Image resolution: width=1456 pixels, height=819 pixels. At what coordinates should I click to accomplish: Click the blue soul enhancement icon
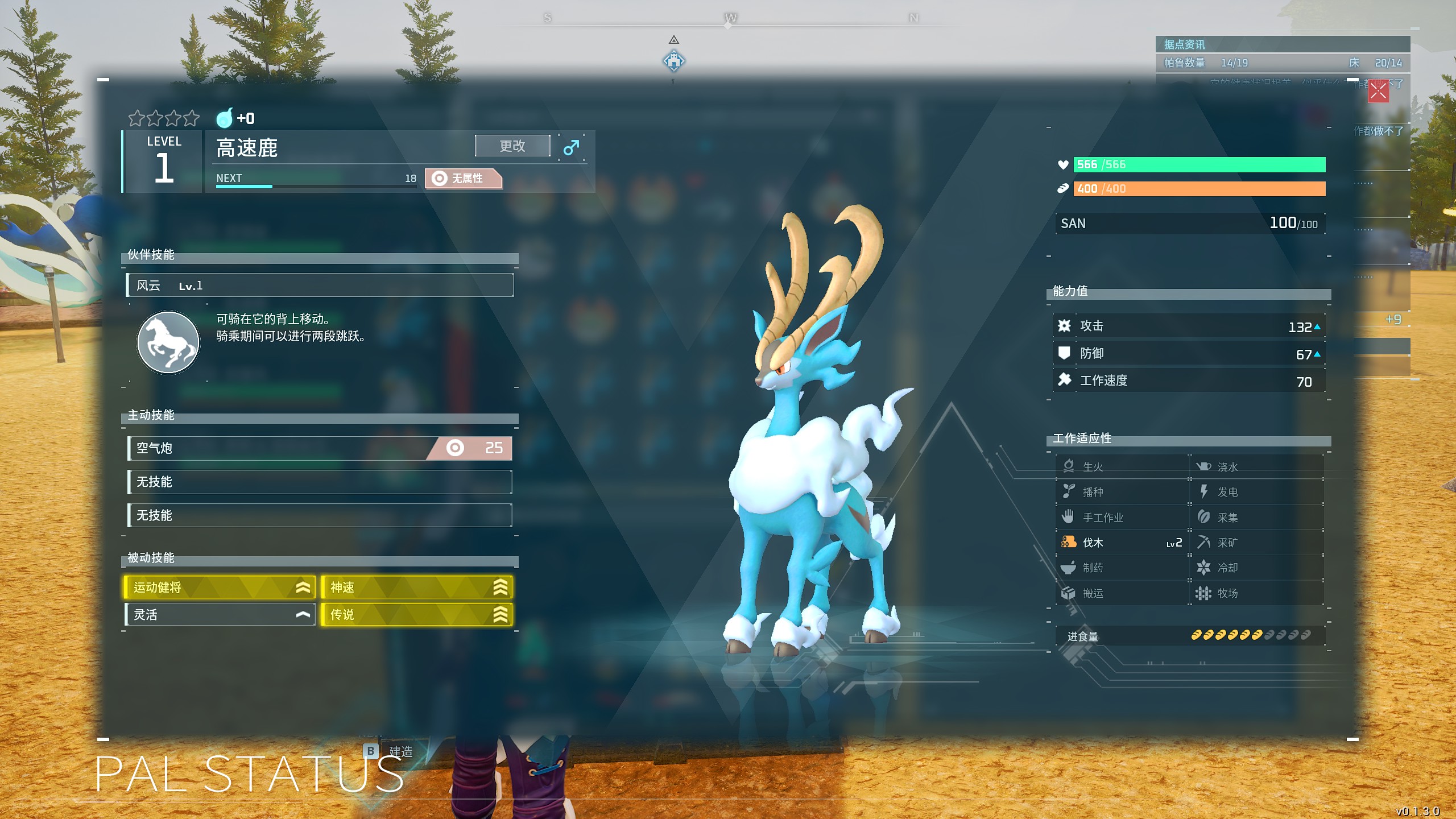point(225,118)
